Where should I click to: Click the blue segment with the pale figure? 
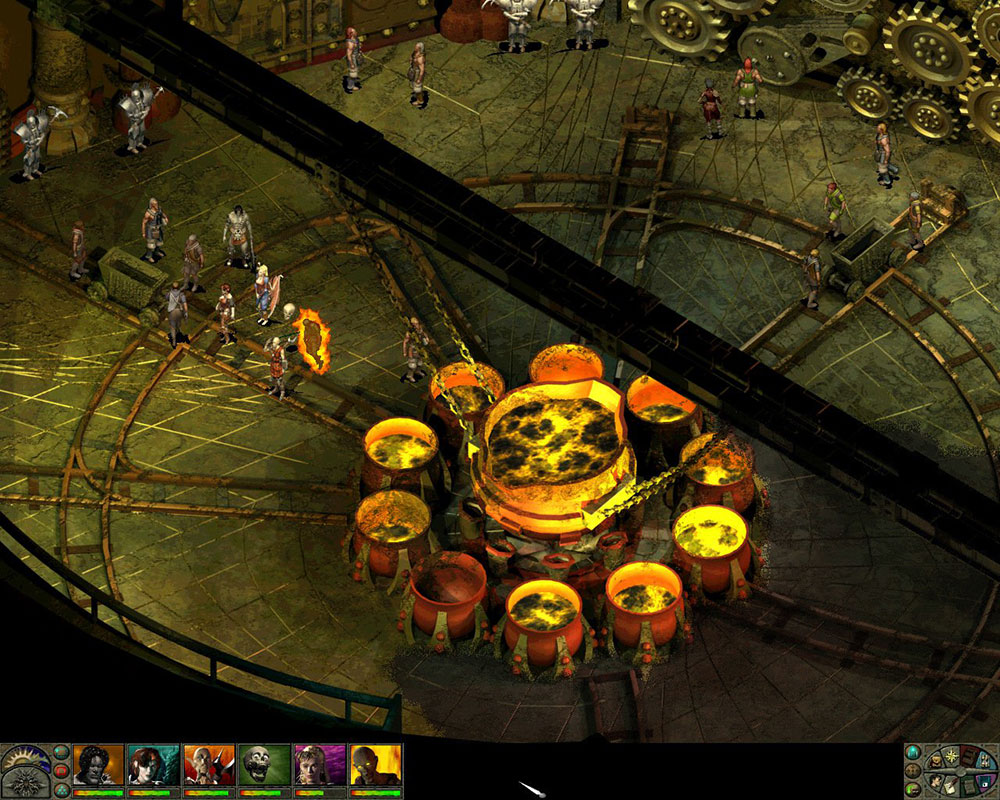(x=985, y=761)
